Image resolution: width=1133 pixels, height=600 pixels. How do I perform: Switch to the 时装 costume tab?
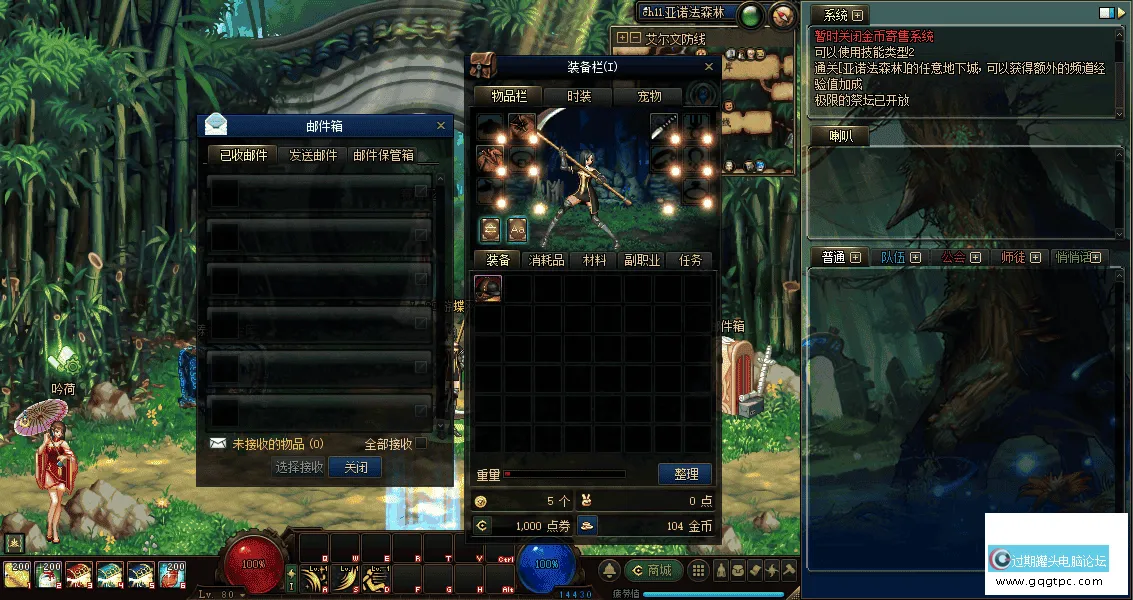coord(579,96)
